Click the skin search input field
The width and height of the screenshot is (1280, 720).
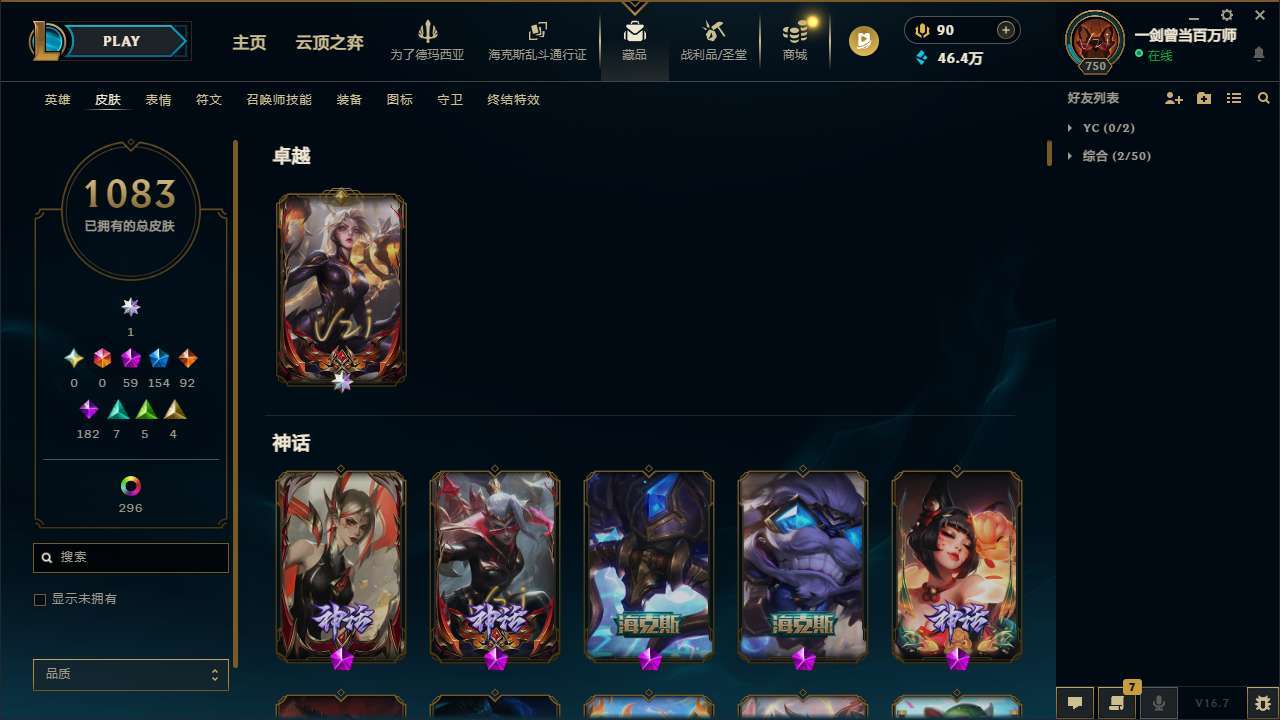coord(130,557)
